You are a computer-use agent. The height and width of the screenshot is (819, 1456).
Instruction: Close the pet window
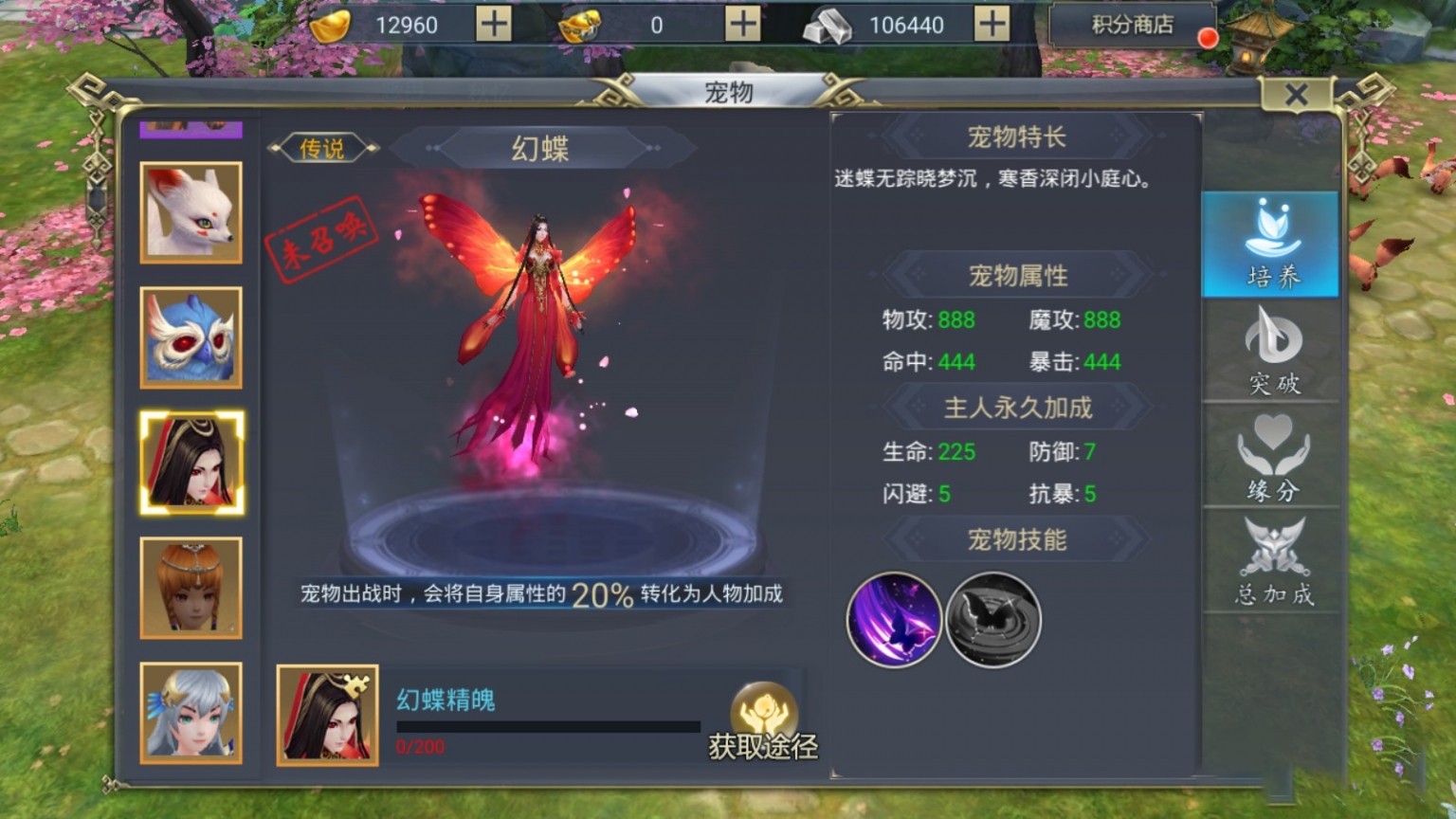click(1299, 95)
